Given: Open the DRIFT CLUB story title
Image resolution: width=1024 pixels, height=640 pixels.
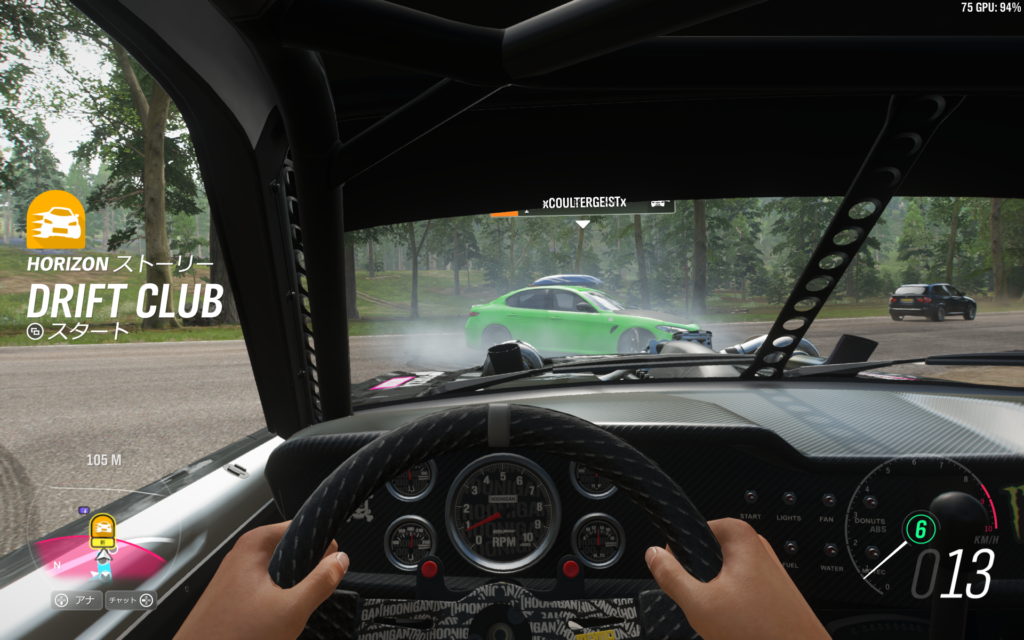Looking at the screenshot, I should [x=124, y=301].
